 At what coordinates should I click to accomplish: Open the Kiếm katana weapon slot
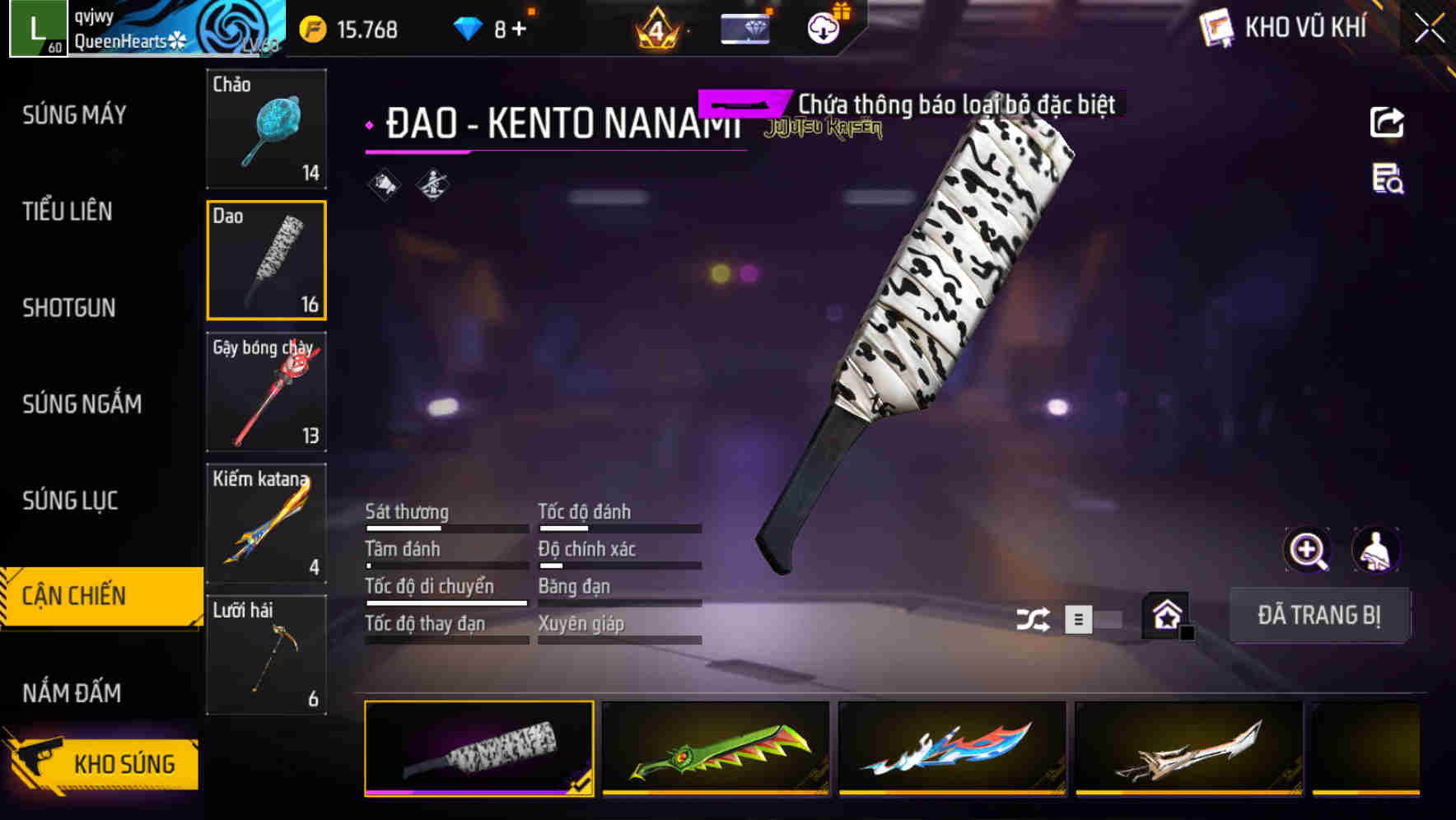point(266,523)
